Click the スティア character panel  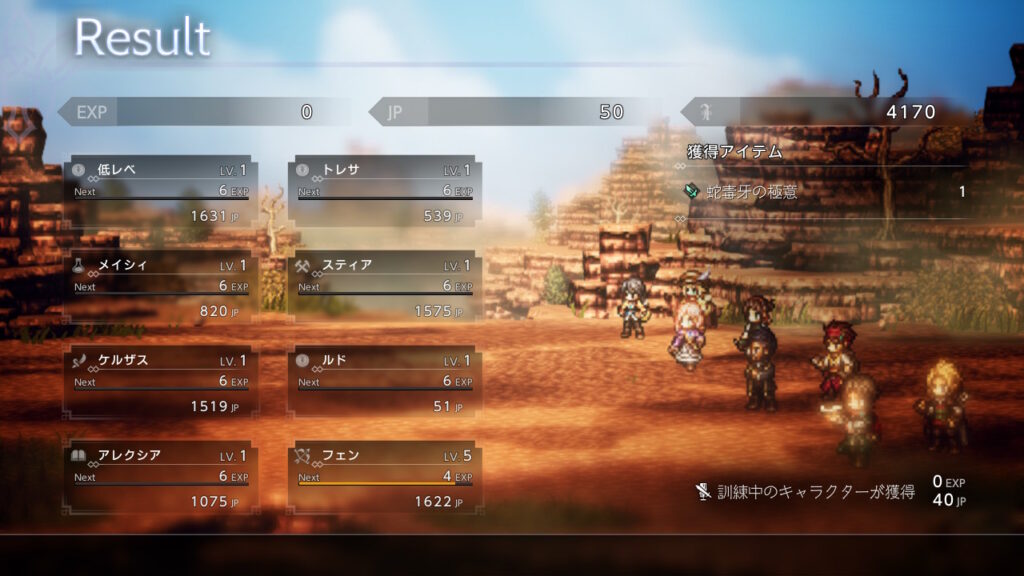pyautogui.click(x=385, y=288)
